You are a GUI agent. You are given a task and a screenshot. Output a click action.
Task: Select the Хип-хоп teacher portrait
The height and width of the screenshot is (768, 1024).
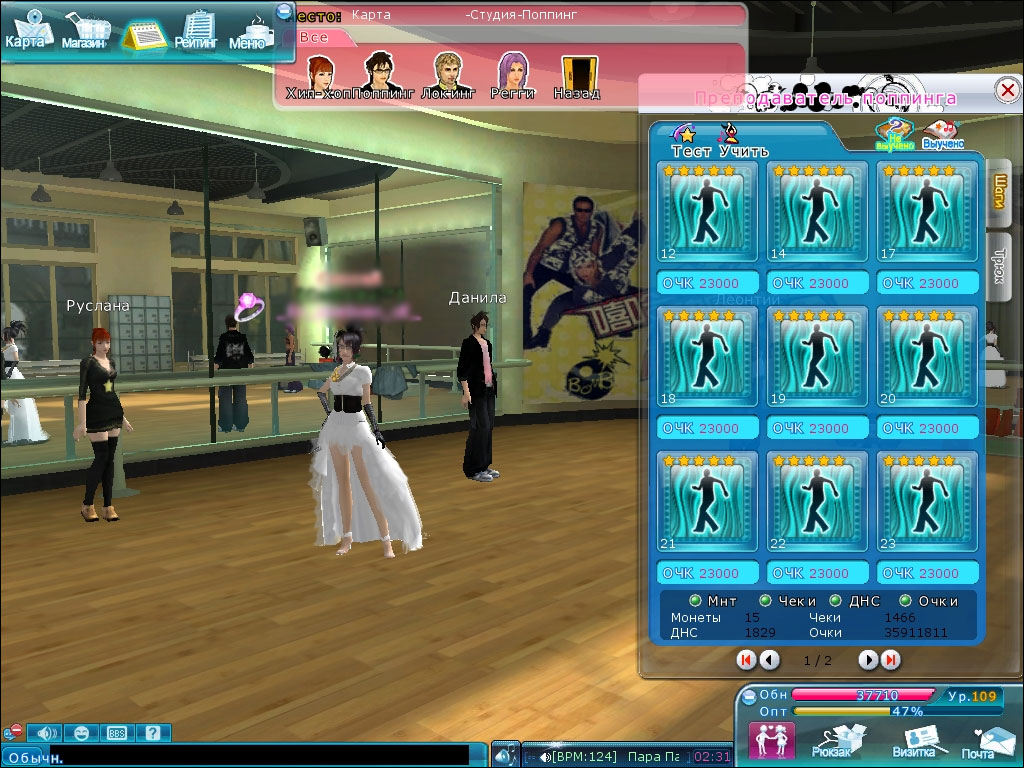point(319,75)
